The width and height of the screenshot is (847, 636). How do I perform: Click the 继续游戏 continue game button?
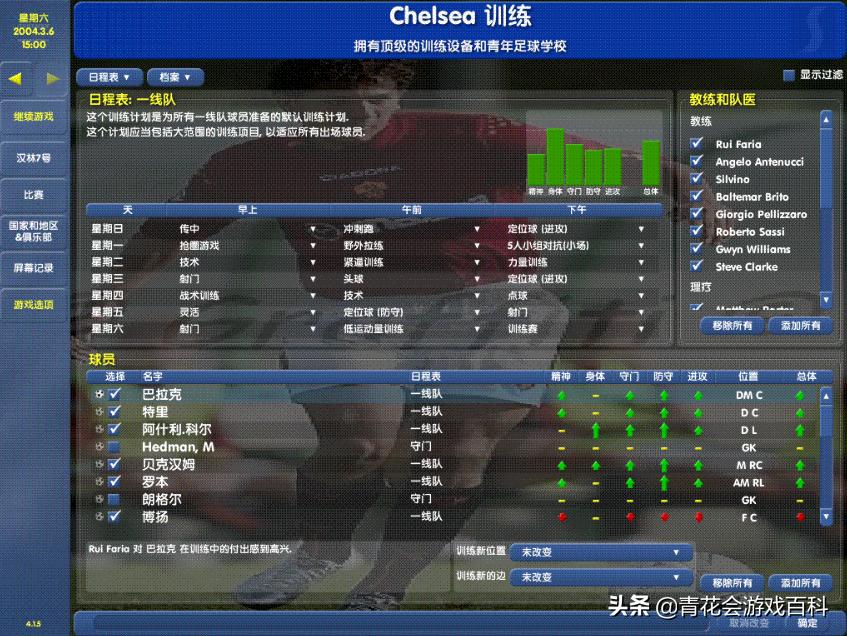34,116
